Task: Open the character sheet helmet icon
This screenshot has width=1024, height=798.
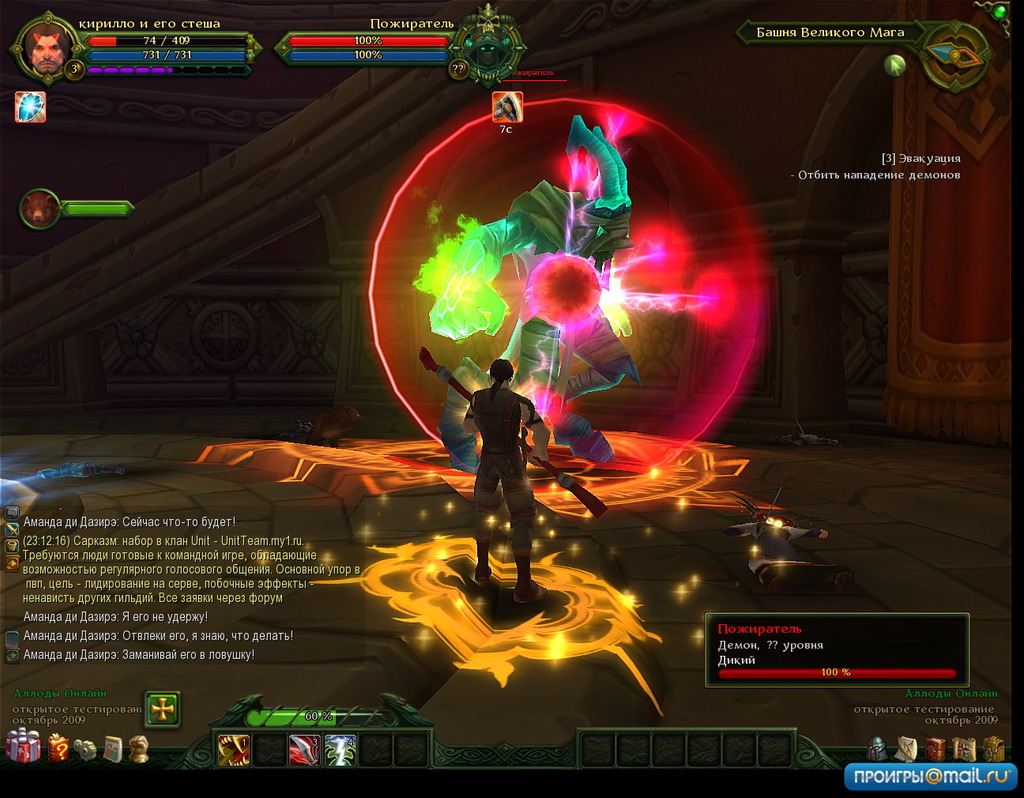Action: click(x=876, y=749)
